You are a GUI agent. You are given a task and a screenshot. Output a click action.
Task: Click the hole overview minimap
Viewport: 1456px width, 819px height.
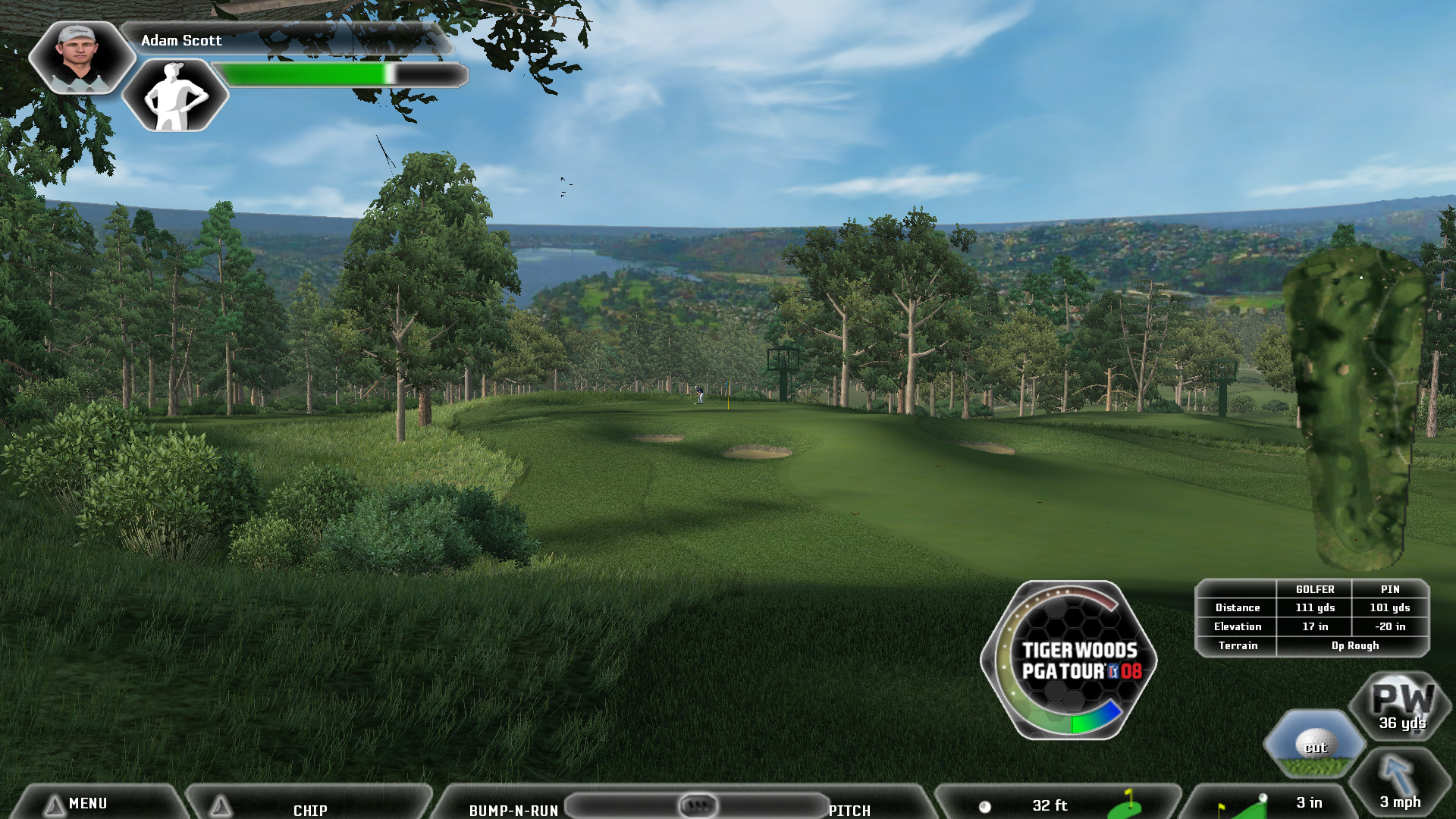pos(1356,406)
